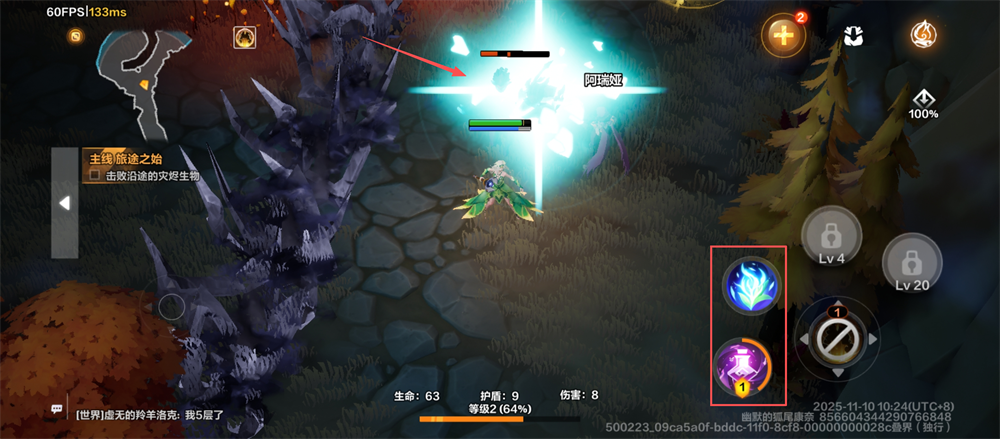Click the virtual joystick circle

172,307
